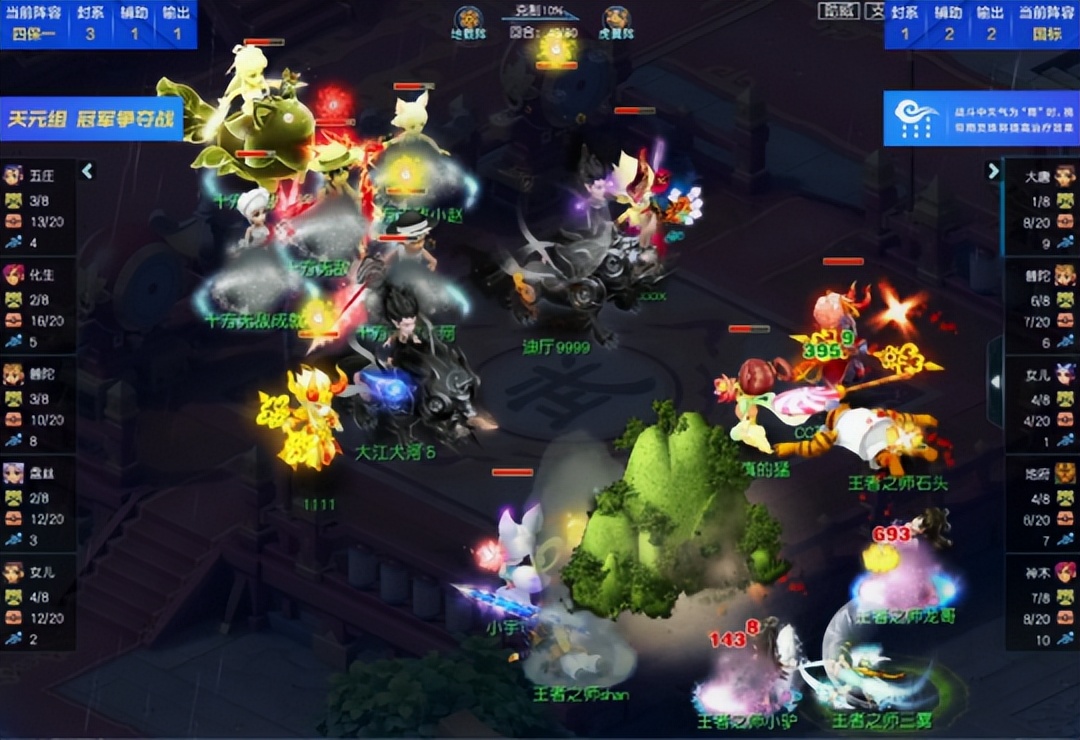Click the 天元组 冠军争夺战 match banner

tap(91, 118)
